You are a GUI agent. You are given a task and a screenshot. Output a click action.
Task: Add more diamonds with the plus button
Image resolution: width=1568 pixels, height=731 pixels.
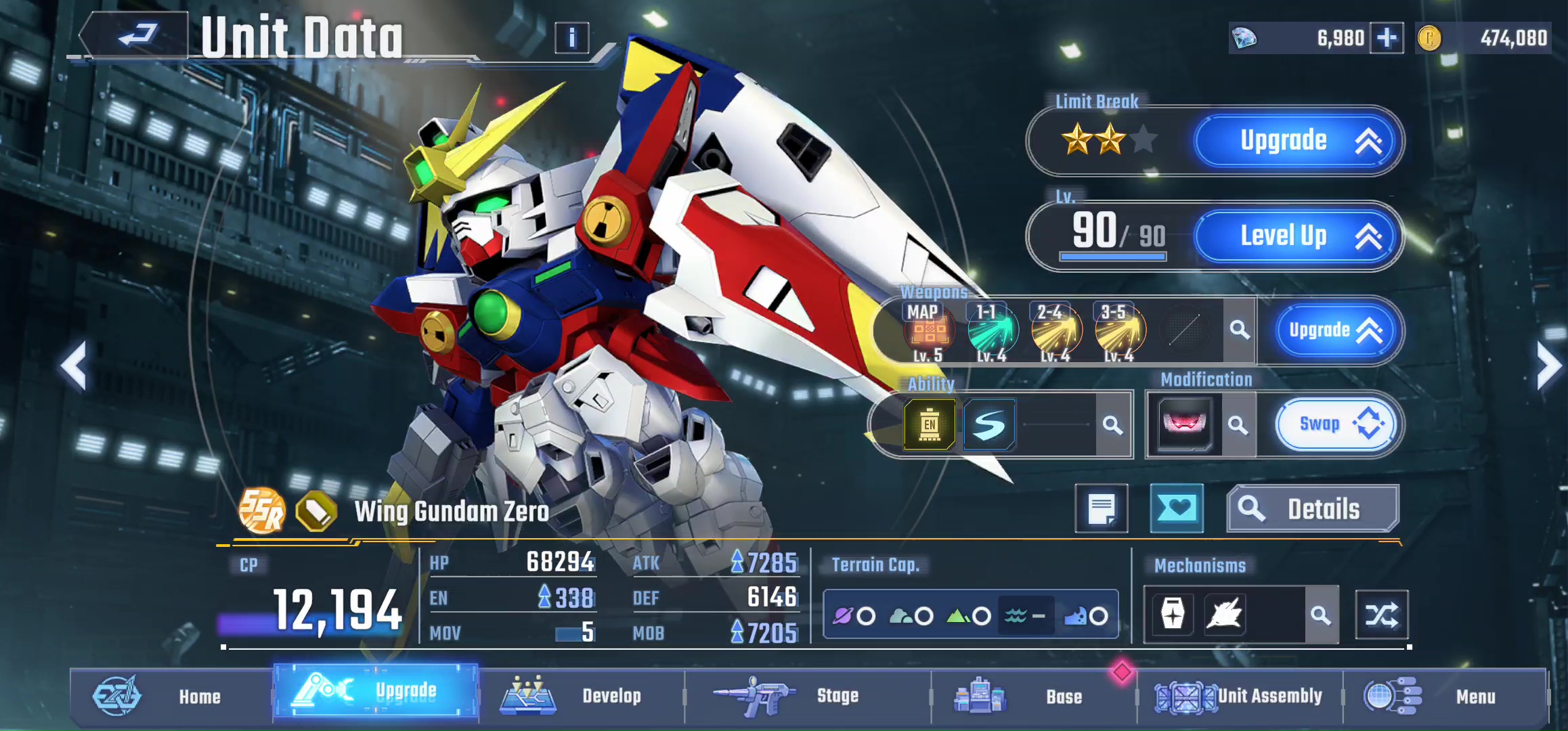(x=1386, y=38)
